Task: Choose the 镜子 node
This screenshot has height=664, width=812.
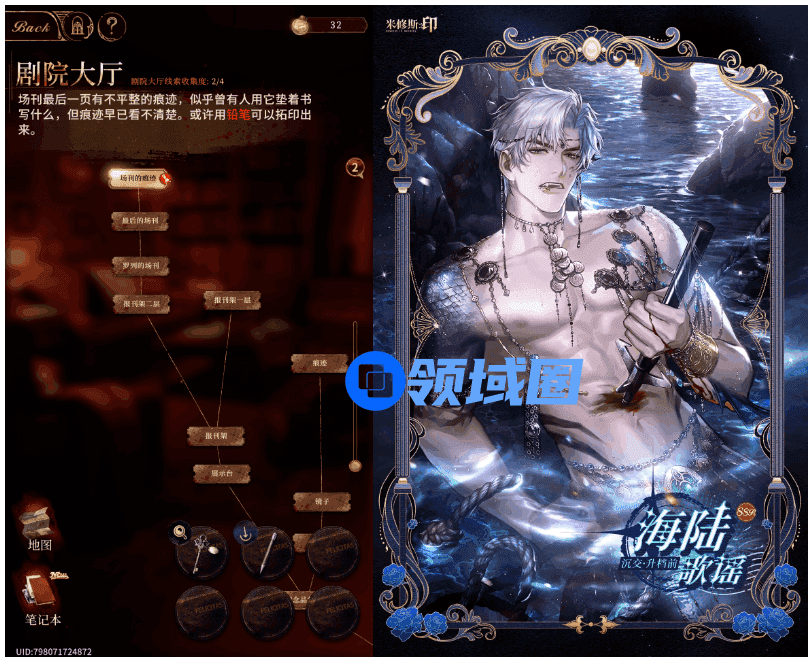Action: (x=320, y=499)
